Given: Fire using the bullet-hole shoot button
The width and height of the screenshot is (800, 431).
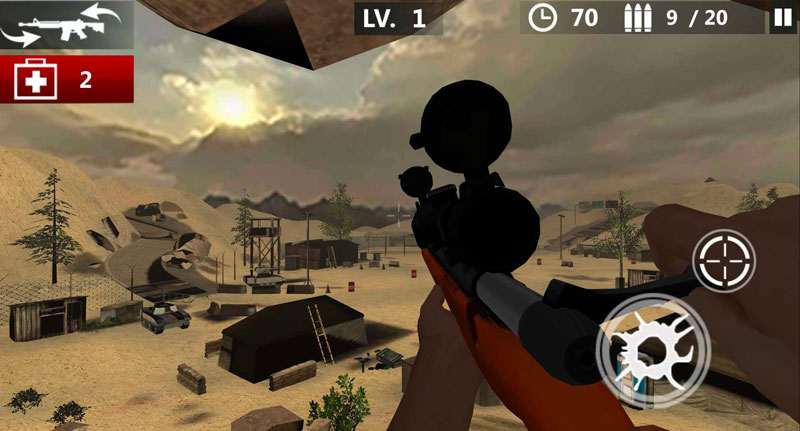Looking at the screenshot, I should tap(653, 351).
